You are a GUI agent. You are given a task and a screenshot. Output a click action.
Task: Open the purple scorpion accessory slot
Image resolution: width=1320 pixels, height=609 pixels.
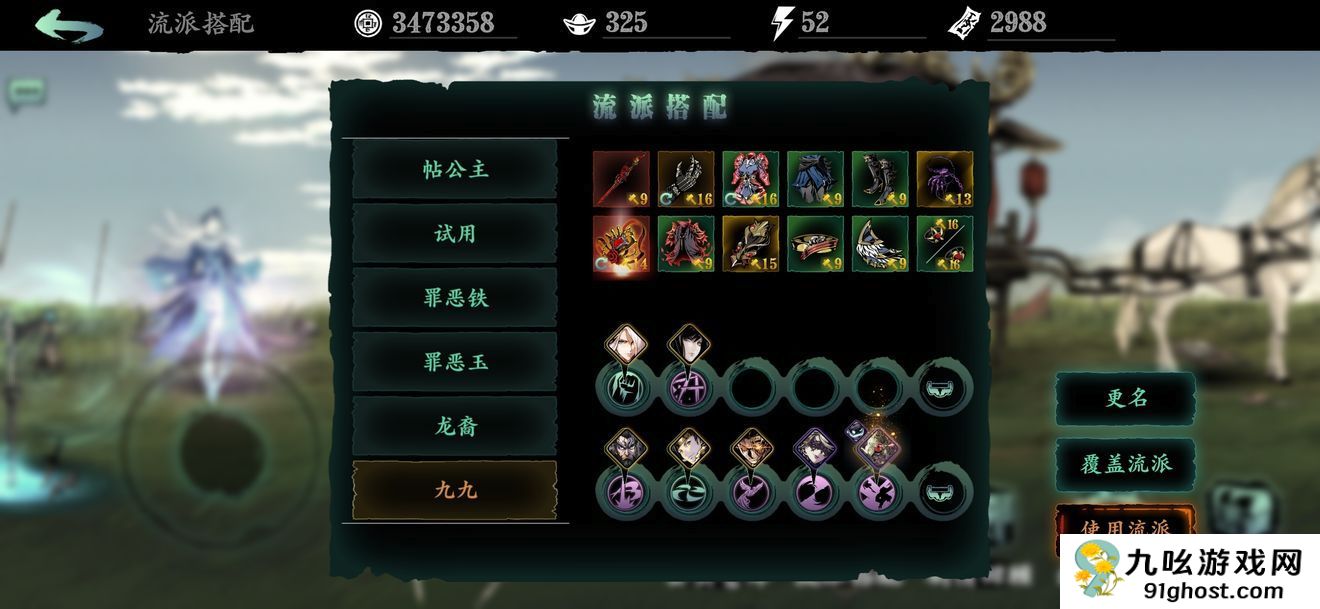tap(945, 179)
